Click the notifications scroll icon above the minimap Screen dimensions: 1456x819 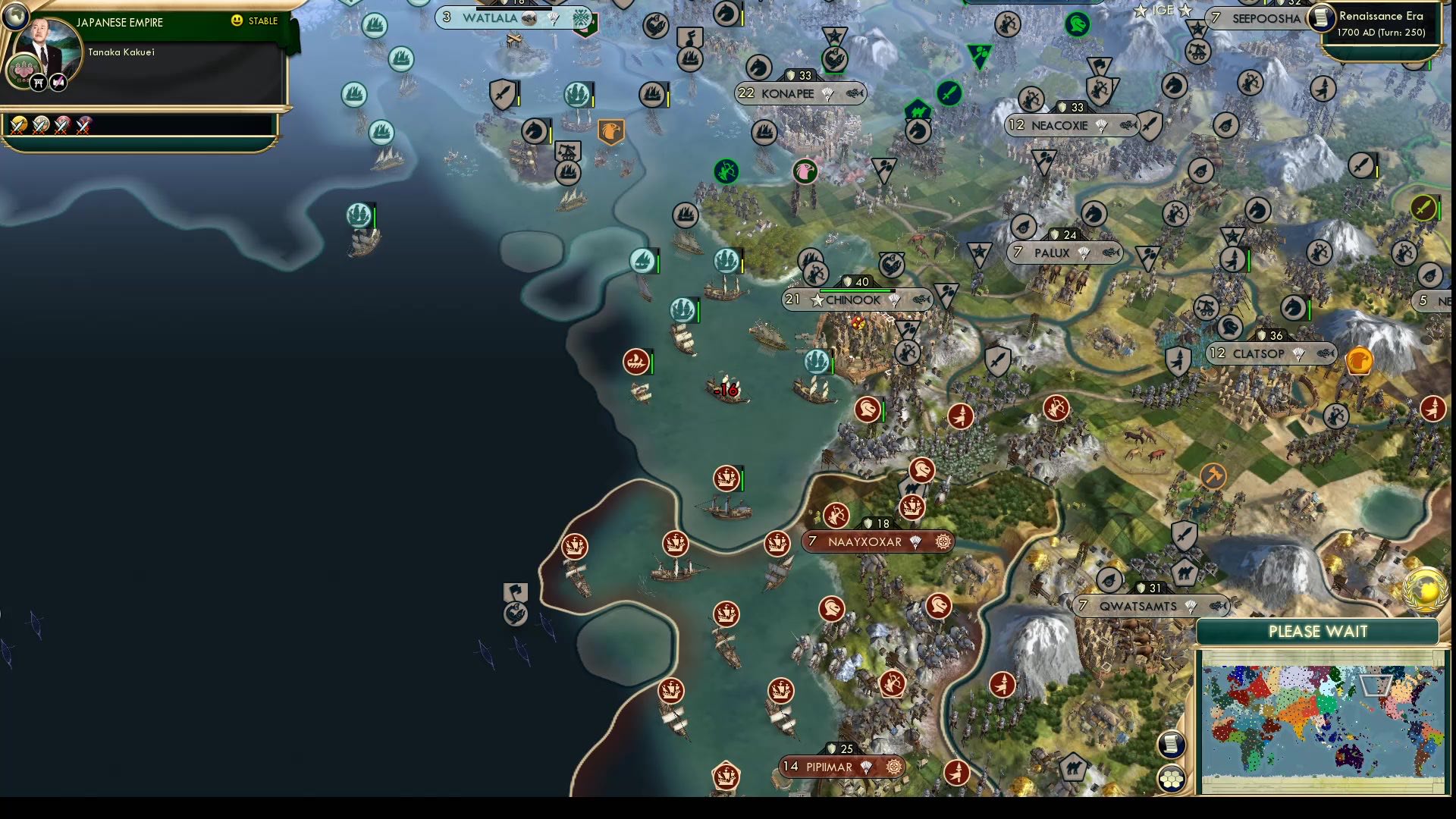[1172, 743]
